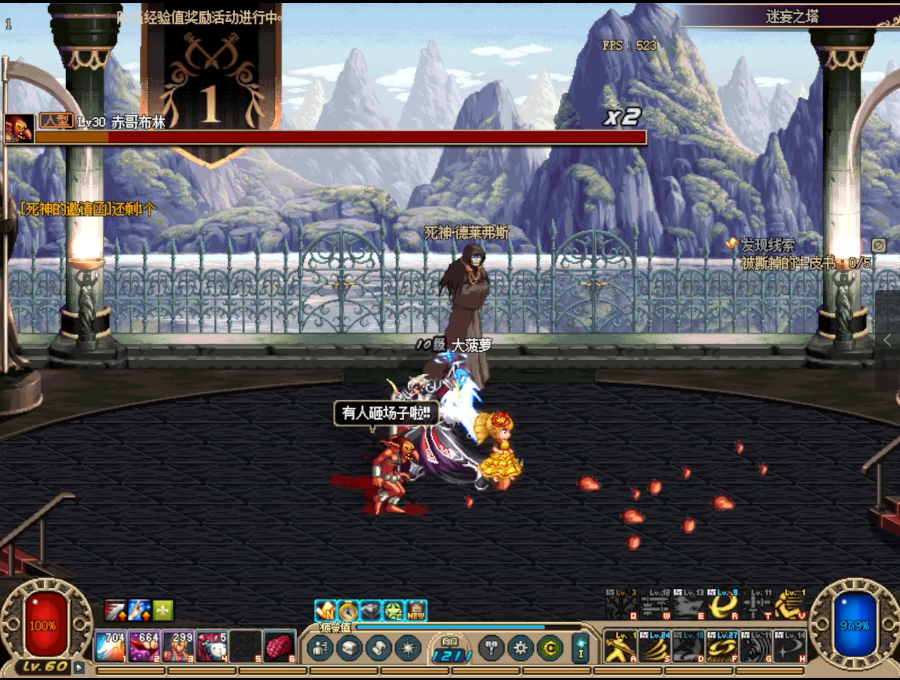This screenshot has height=680, width=900.
Task: Use the consumable with 664 count
Action: tap(145, 646)
